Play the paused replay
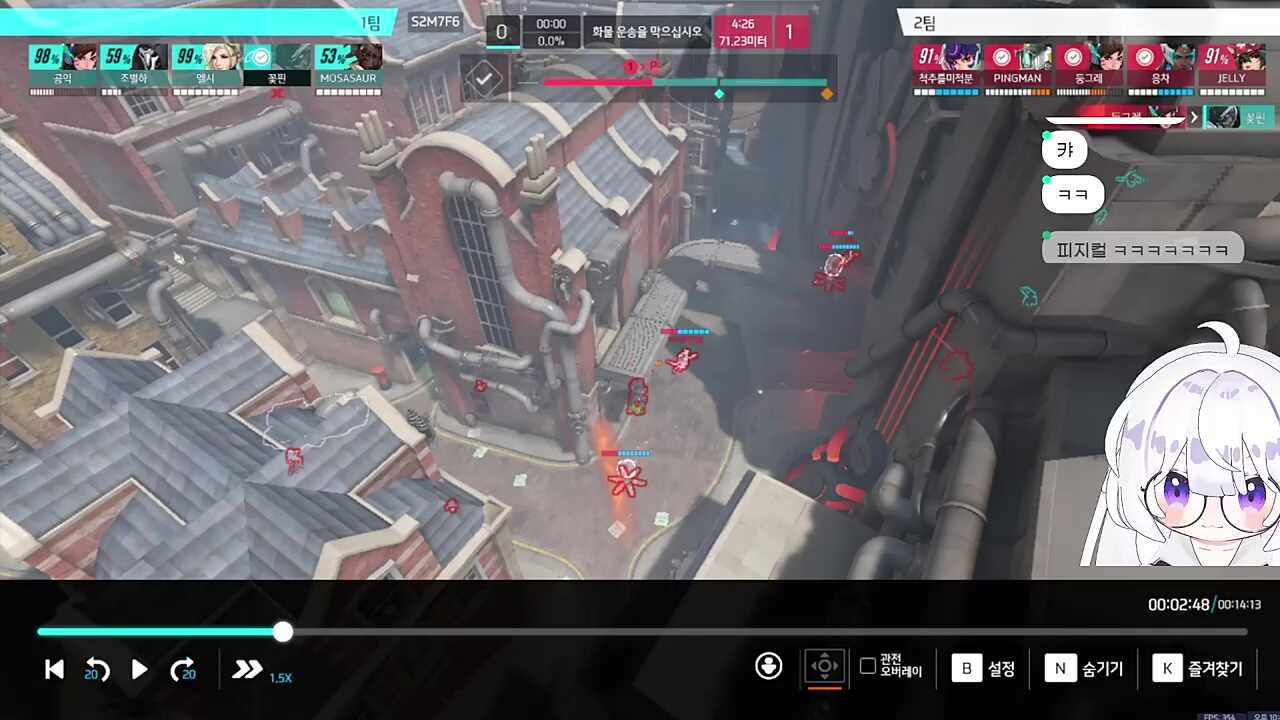The width and height of the screenshot is (1280, 720). (140, 670)
